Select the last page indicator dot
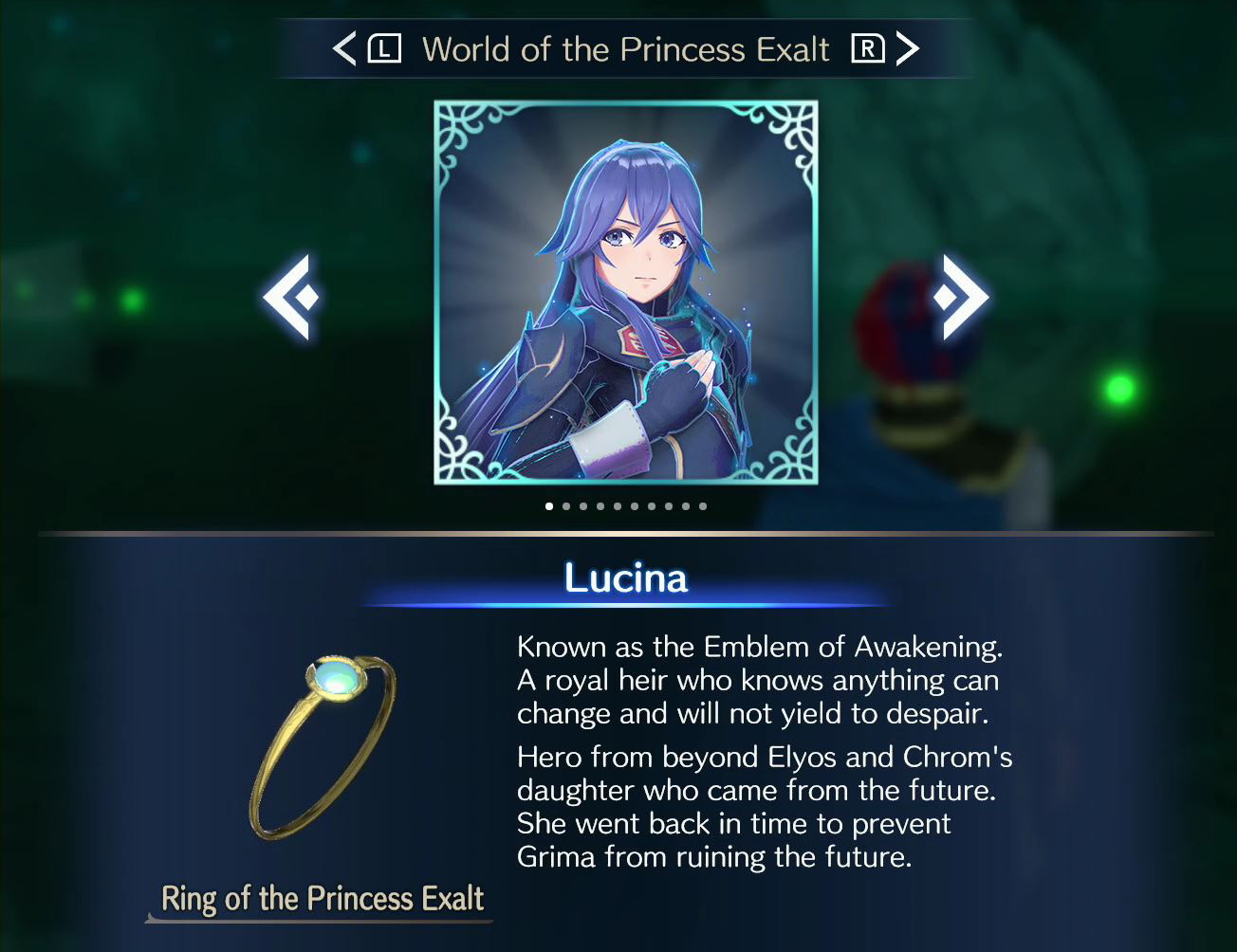The height and width of the screenshot is (952, 1237). click(702, 505)
